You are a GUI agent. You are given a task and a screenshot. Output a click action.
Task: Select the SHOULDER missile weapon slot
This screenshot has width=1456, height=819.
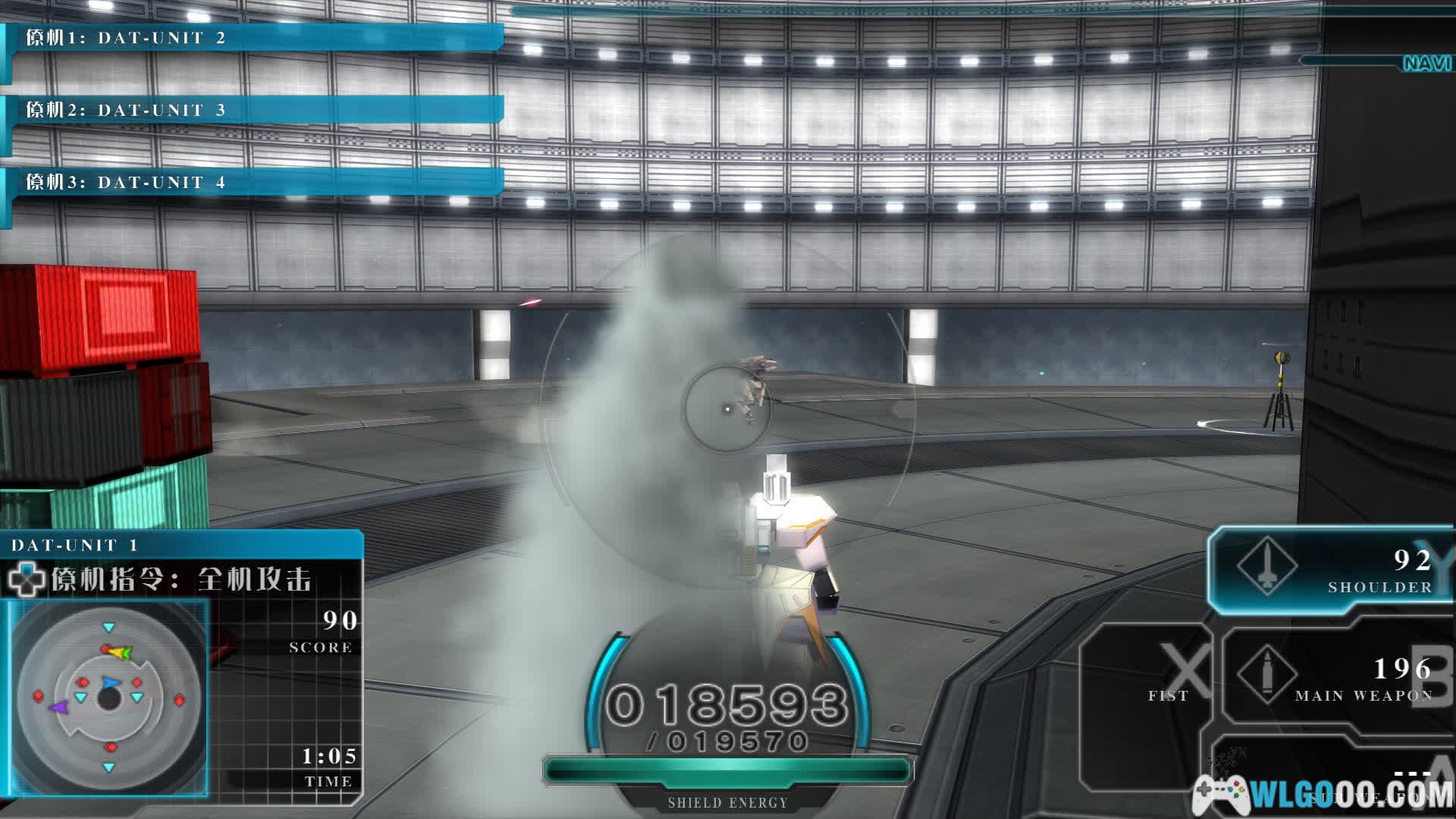click(1331, 570)
